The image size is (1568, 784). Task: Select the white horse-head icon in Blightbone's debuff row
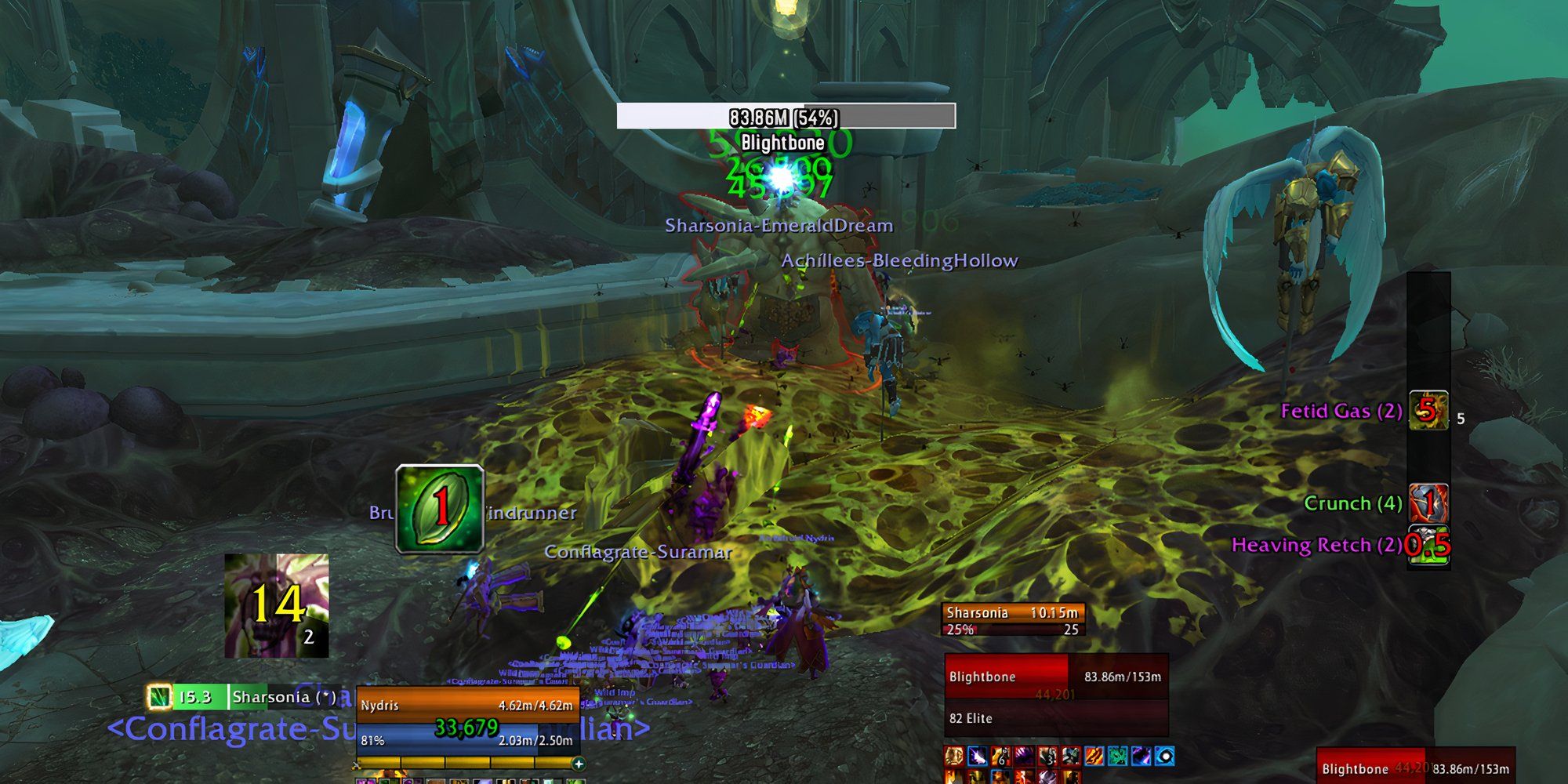click(x=978, y=755)
